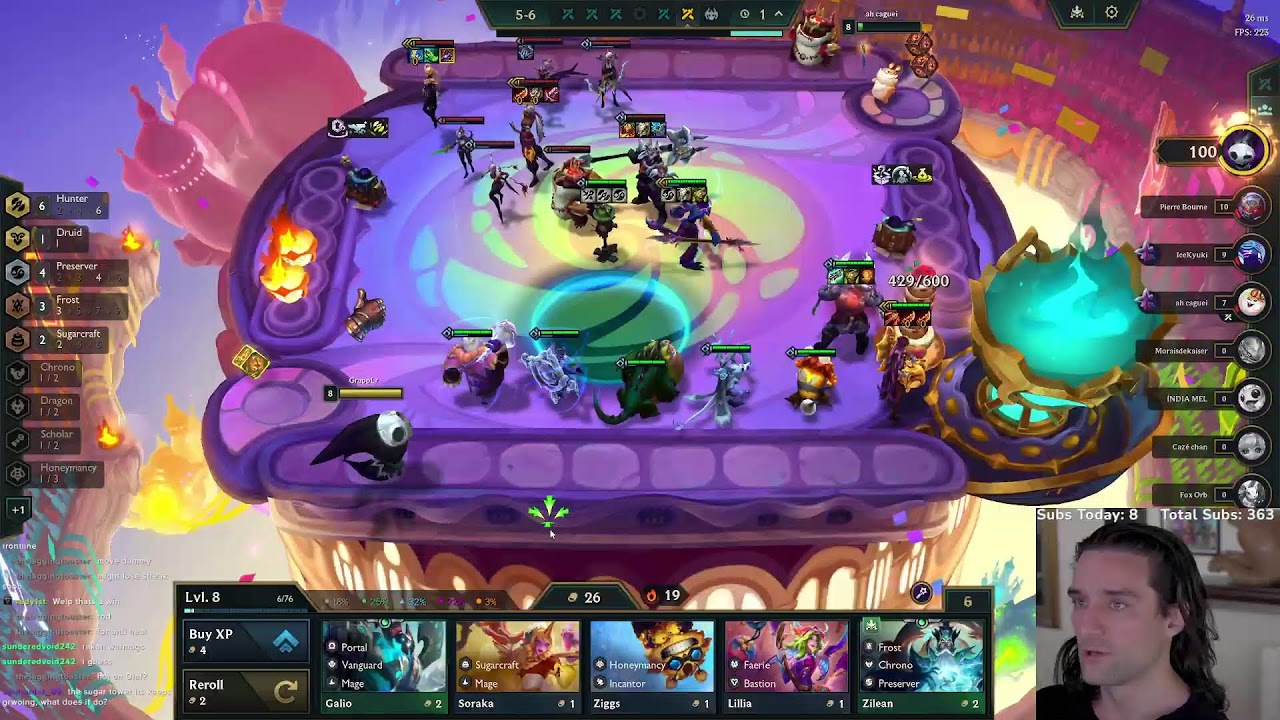Buy XP for 4 gold

point(244,642)
